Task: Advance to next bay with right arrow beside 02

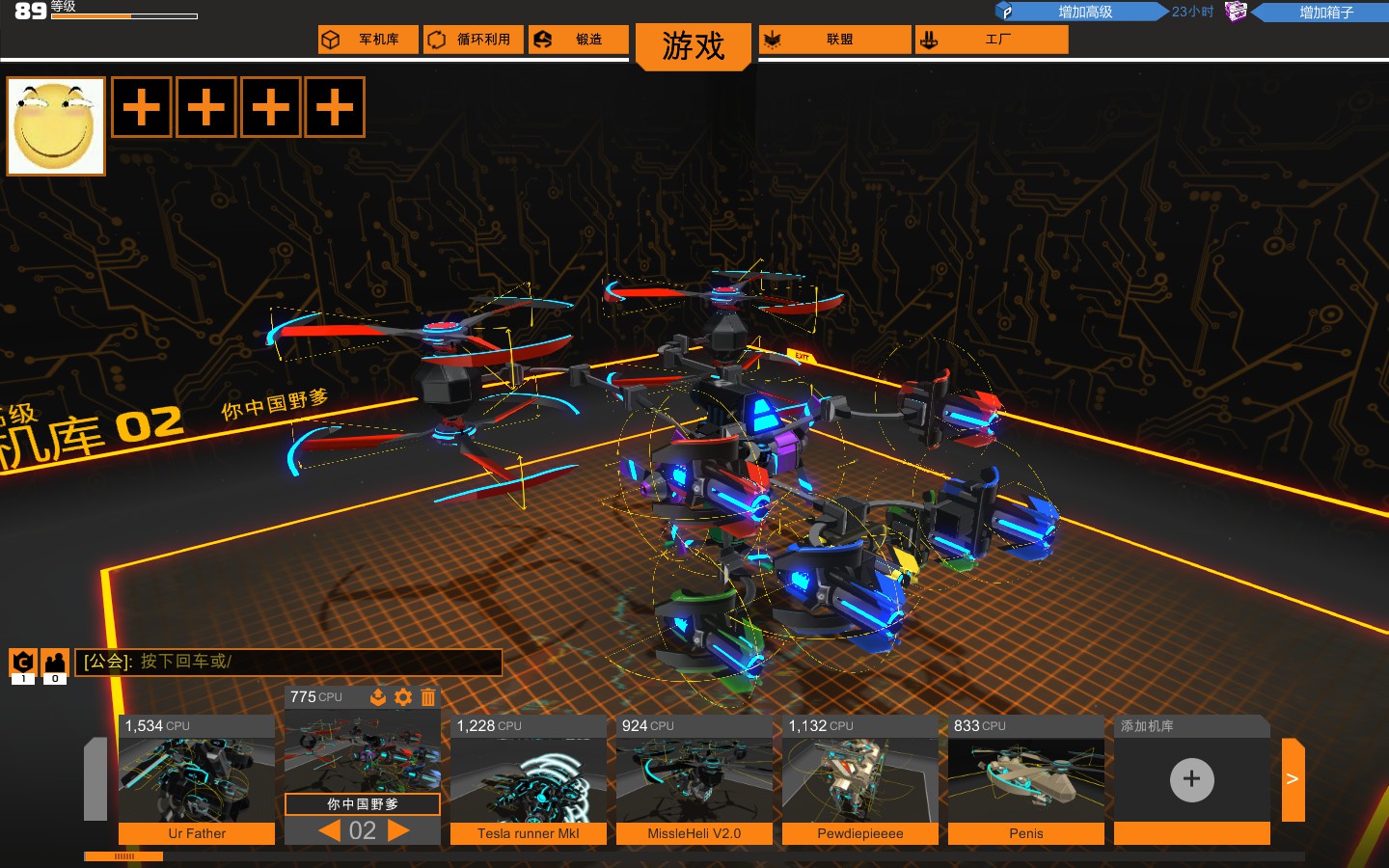Action: [398, 829]
